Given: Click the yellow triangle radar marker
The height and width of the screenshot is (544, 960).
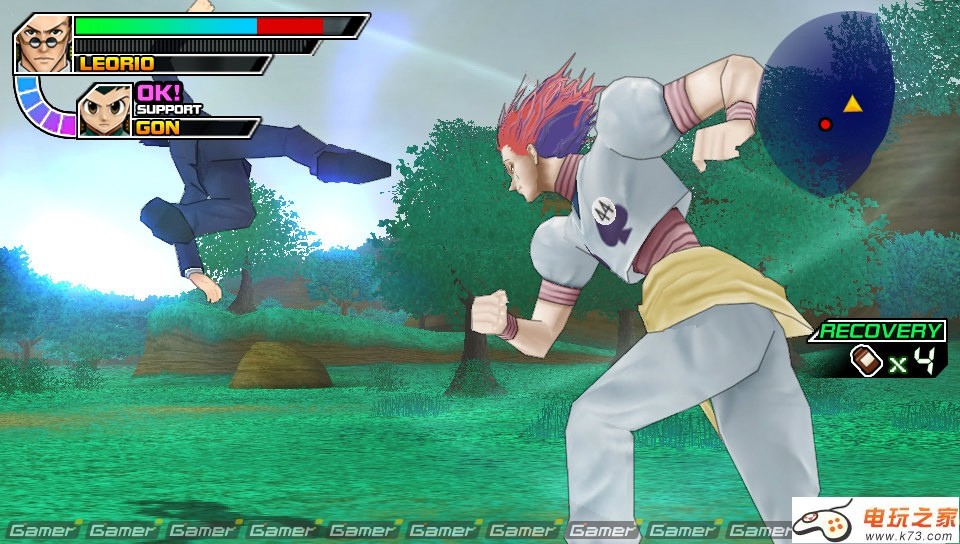Looking at the screenshot, I should [852, 103].
